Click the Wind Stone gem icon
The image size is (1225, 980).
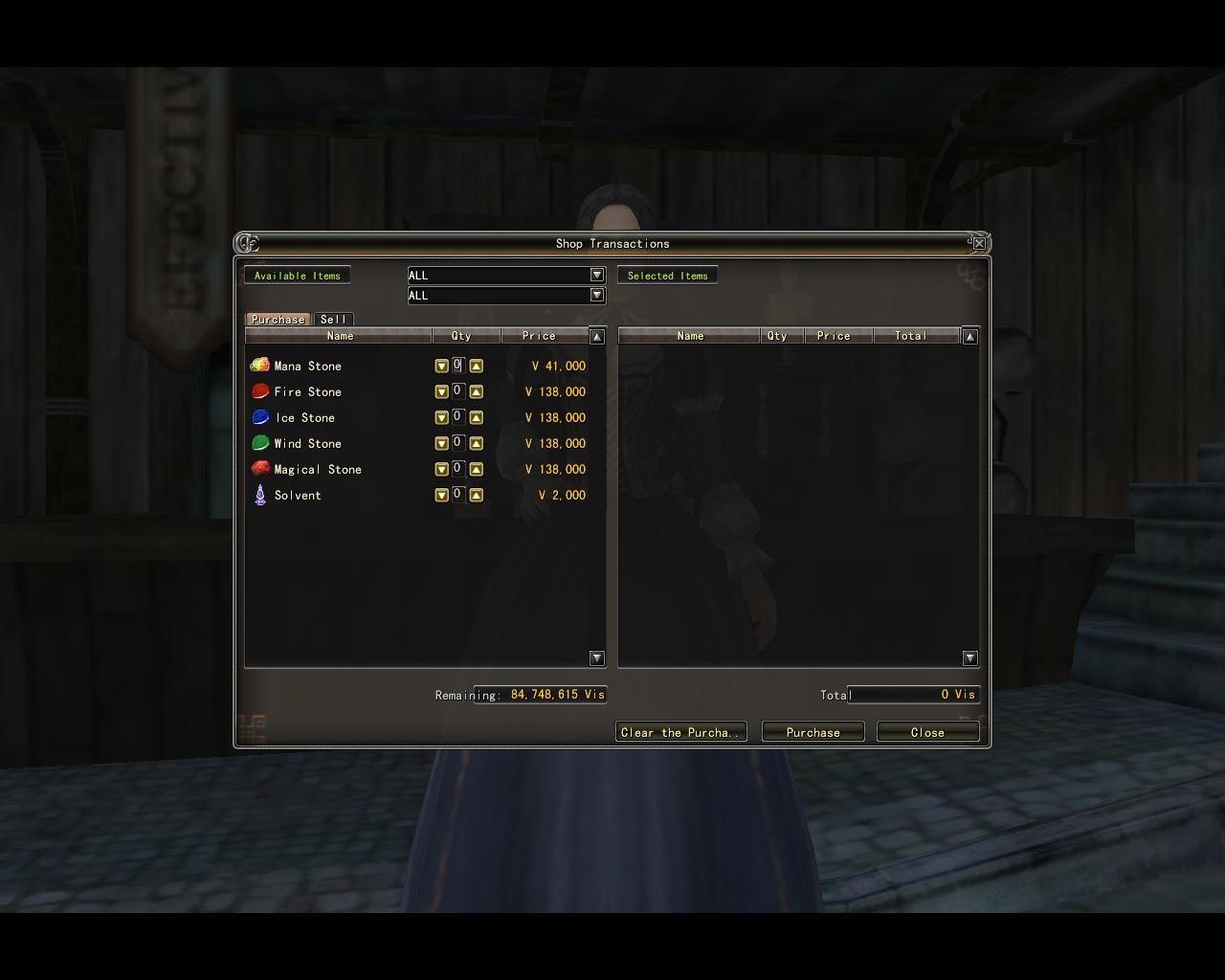point(259,442)
